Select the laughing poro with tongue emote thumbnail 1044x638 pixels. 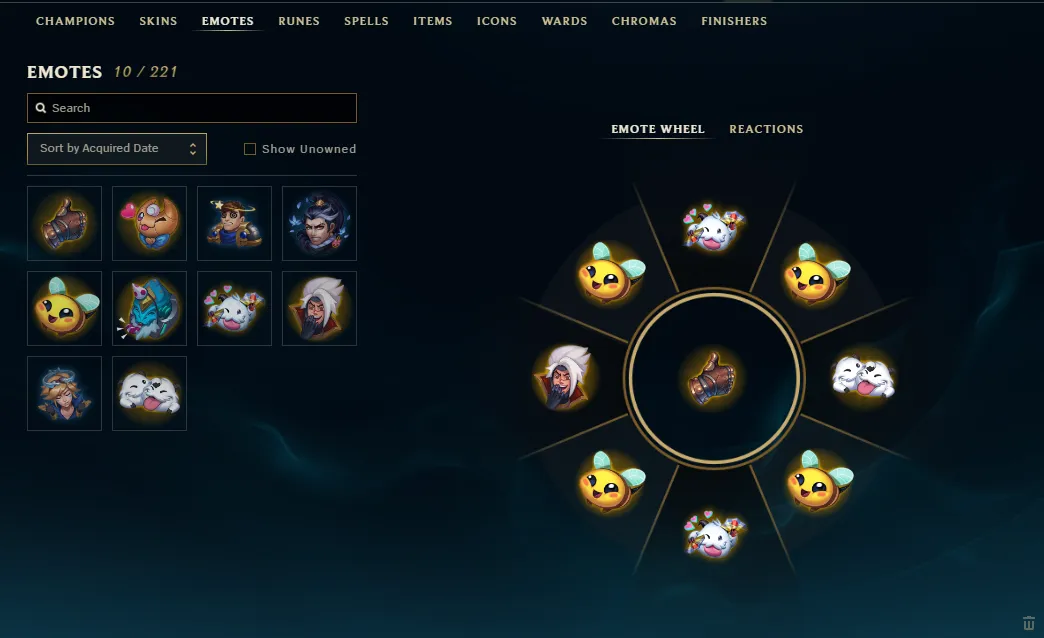[x=149, y=393]
